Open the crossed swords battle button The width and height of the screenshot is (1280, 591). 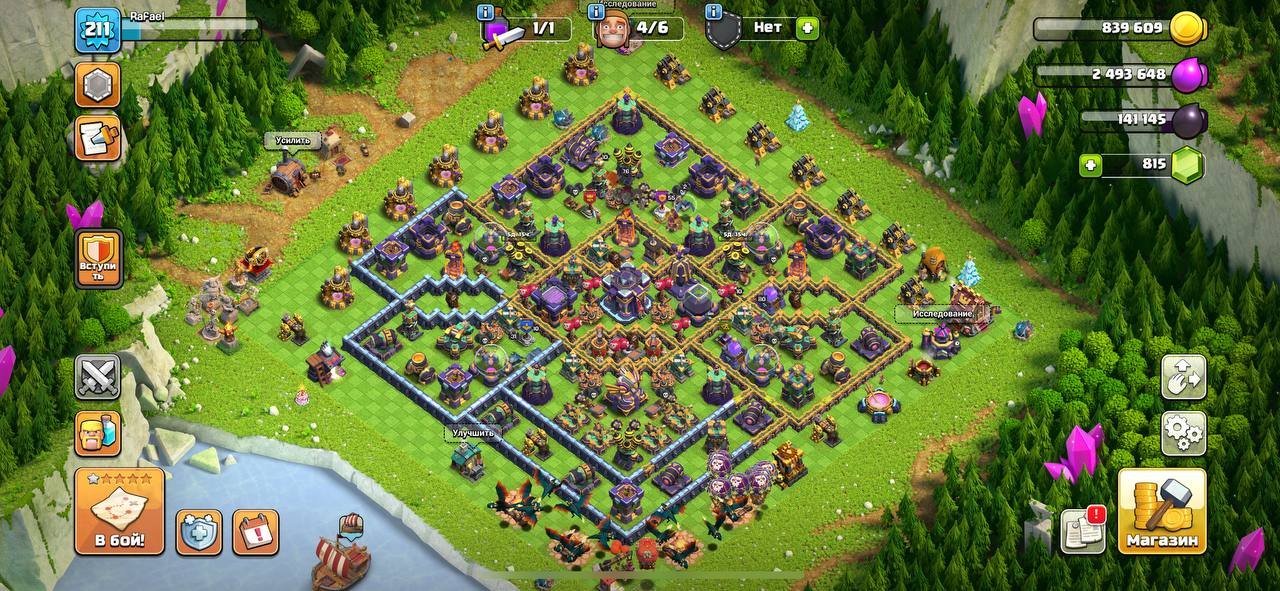tap(97, 377)
